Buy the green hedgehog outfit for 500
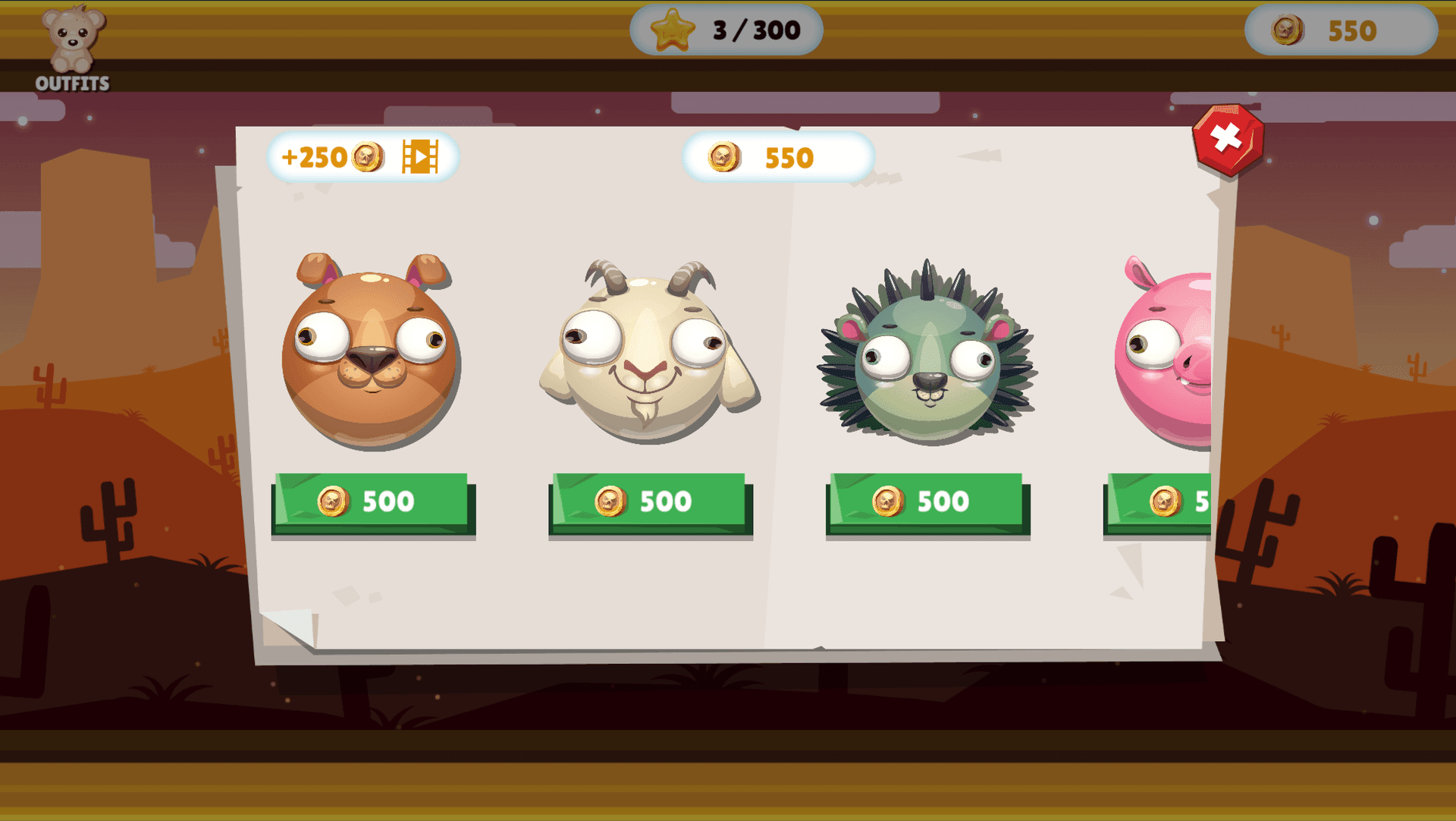This screenshot has width=1456, height=821. tap(927, 502)
